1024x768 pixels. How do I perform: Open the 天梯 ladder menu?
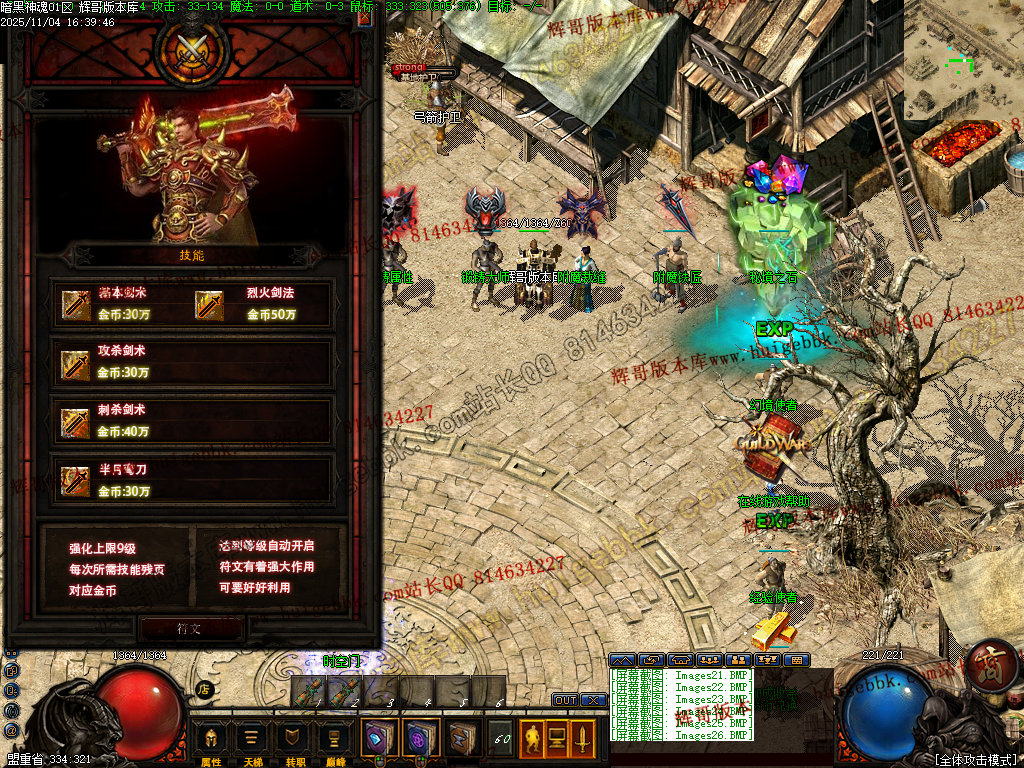click(x=250, y=741)
